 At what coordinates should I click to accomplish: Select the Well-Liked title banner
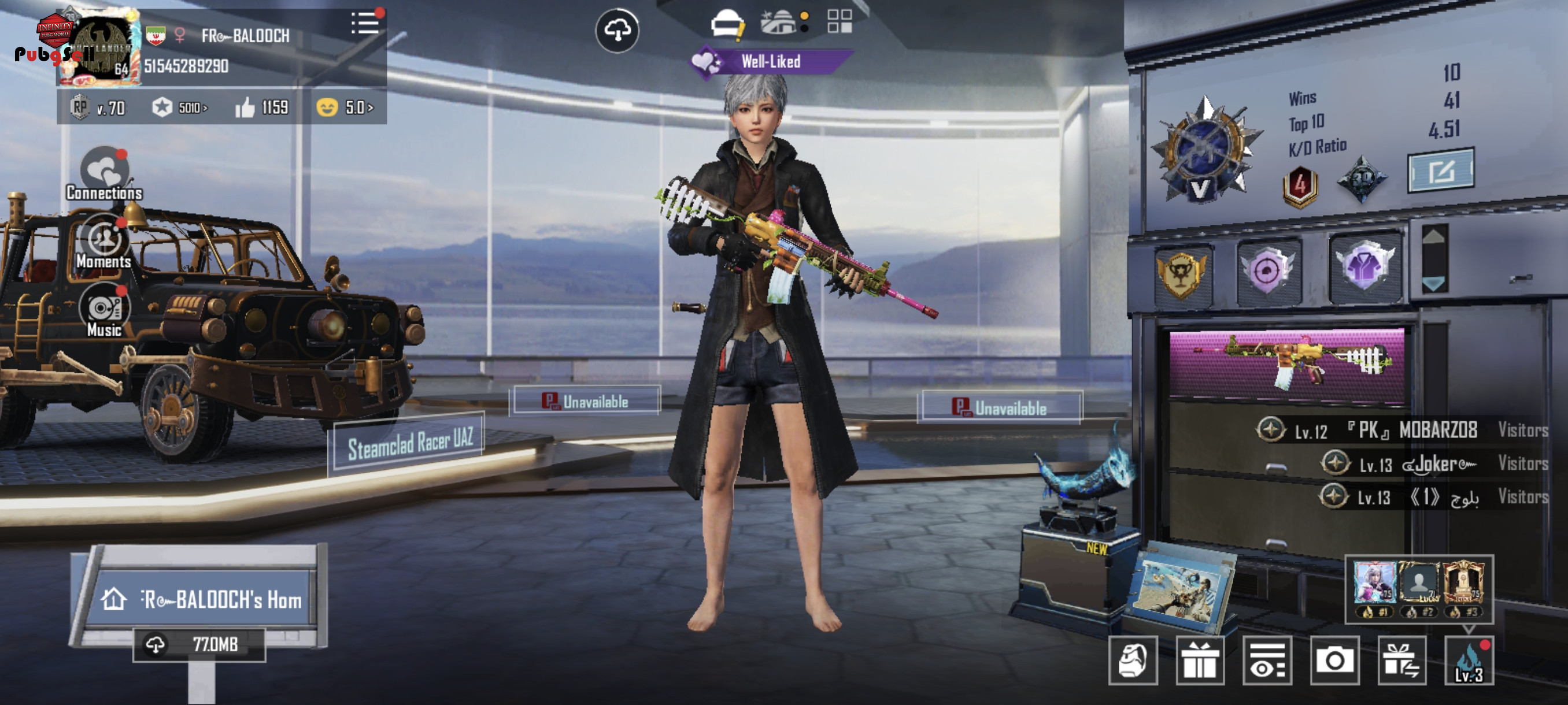[x=770, y=61]
